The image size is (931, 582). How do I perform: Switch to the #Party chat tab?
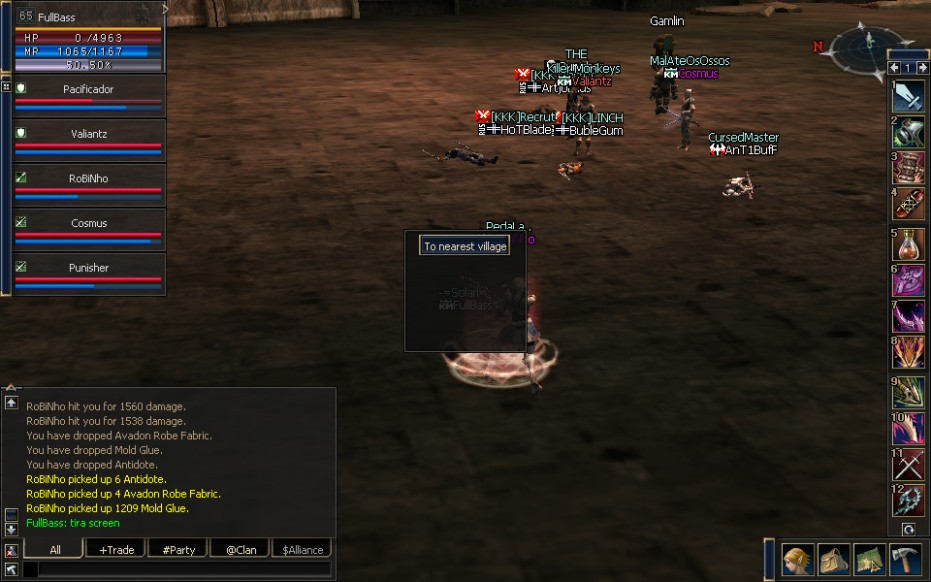click(177, 549)
